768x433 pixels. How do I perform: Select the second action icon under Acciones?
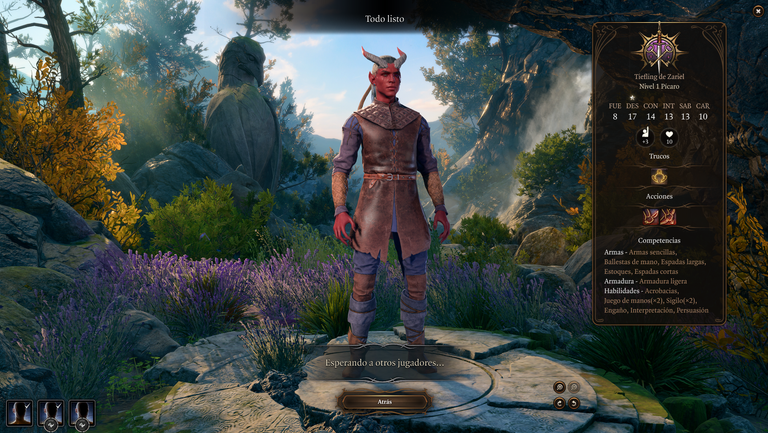pyautogui.click(x=667, y=216)
